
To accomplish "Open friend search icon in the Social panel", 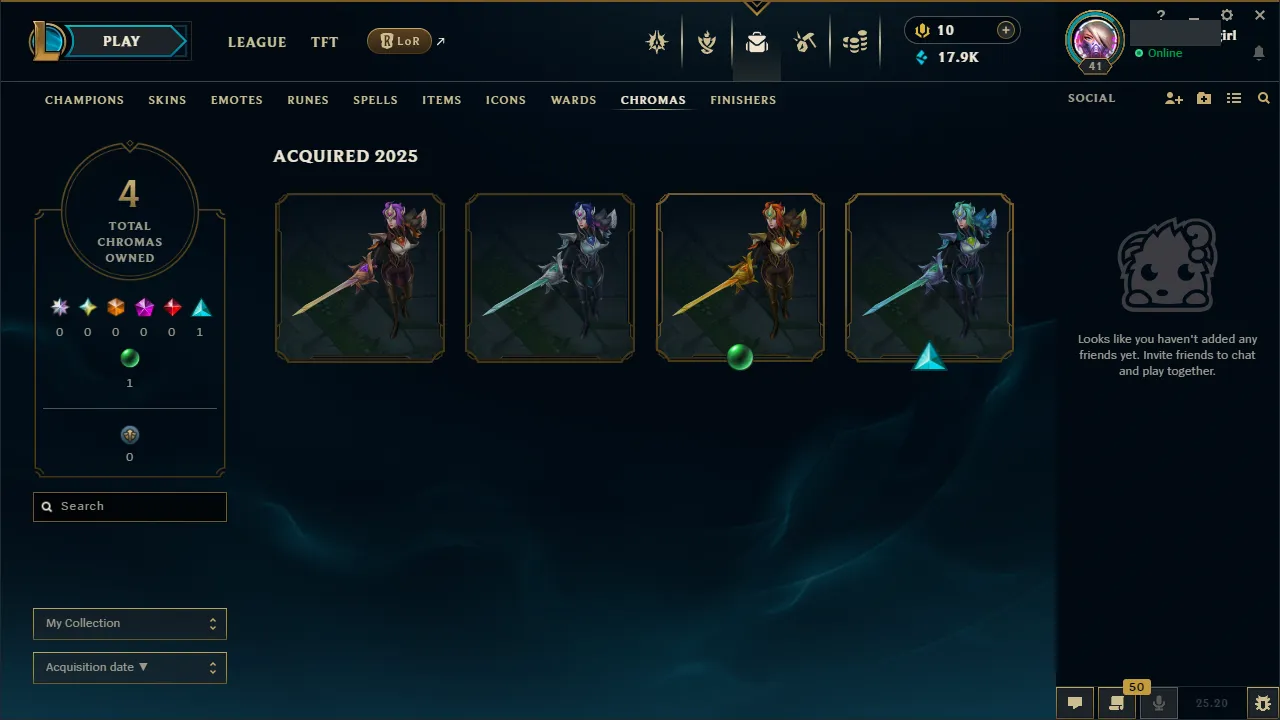I will point(1263,98).
